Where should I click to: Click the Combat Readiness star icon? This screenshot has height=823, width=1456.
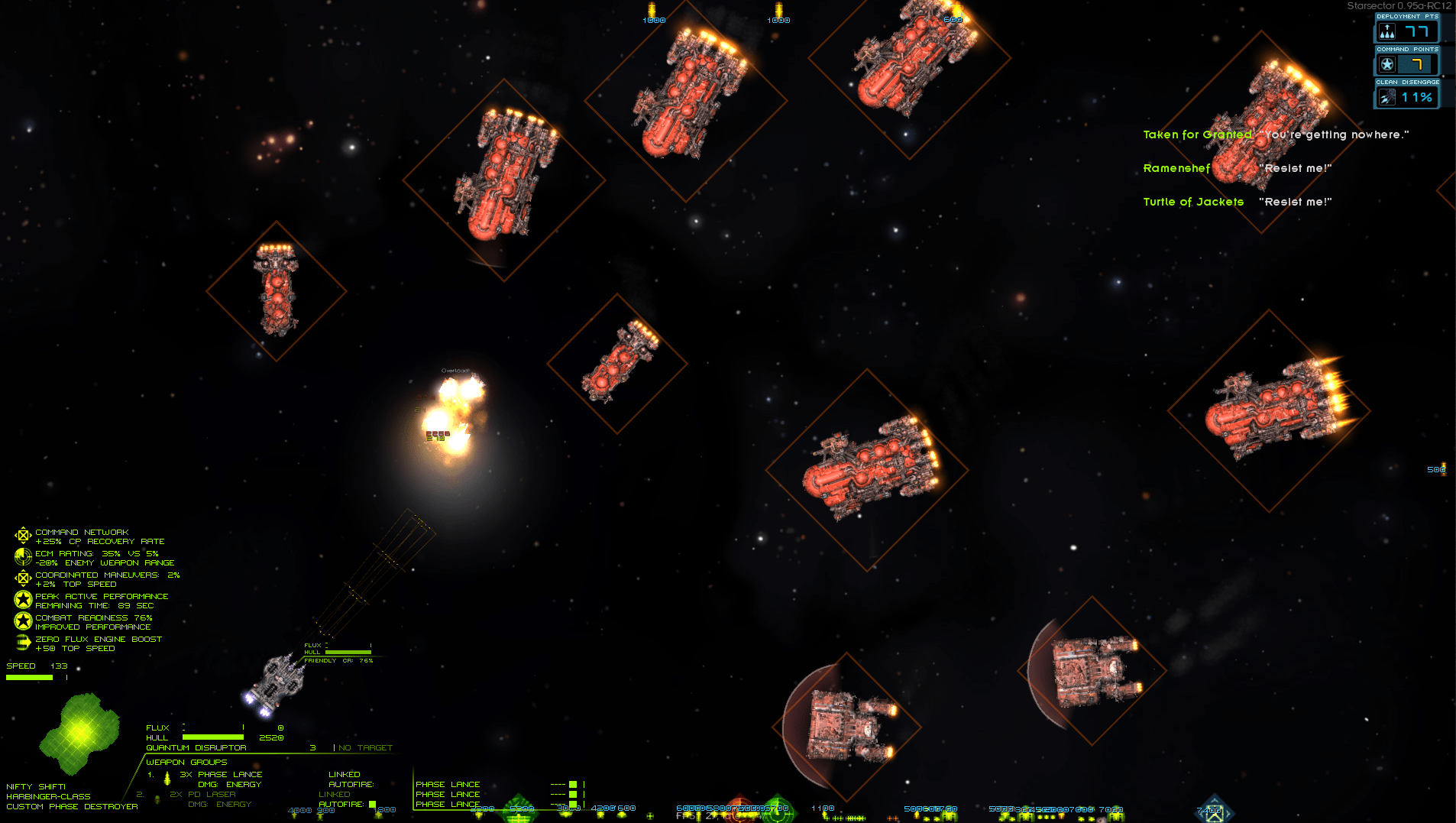click(x=23, y=621)
